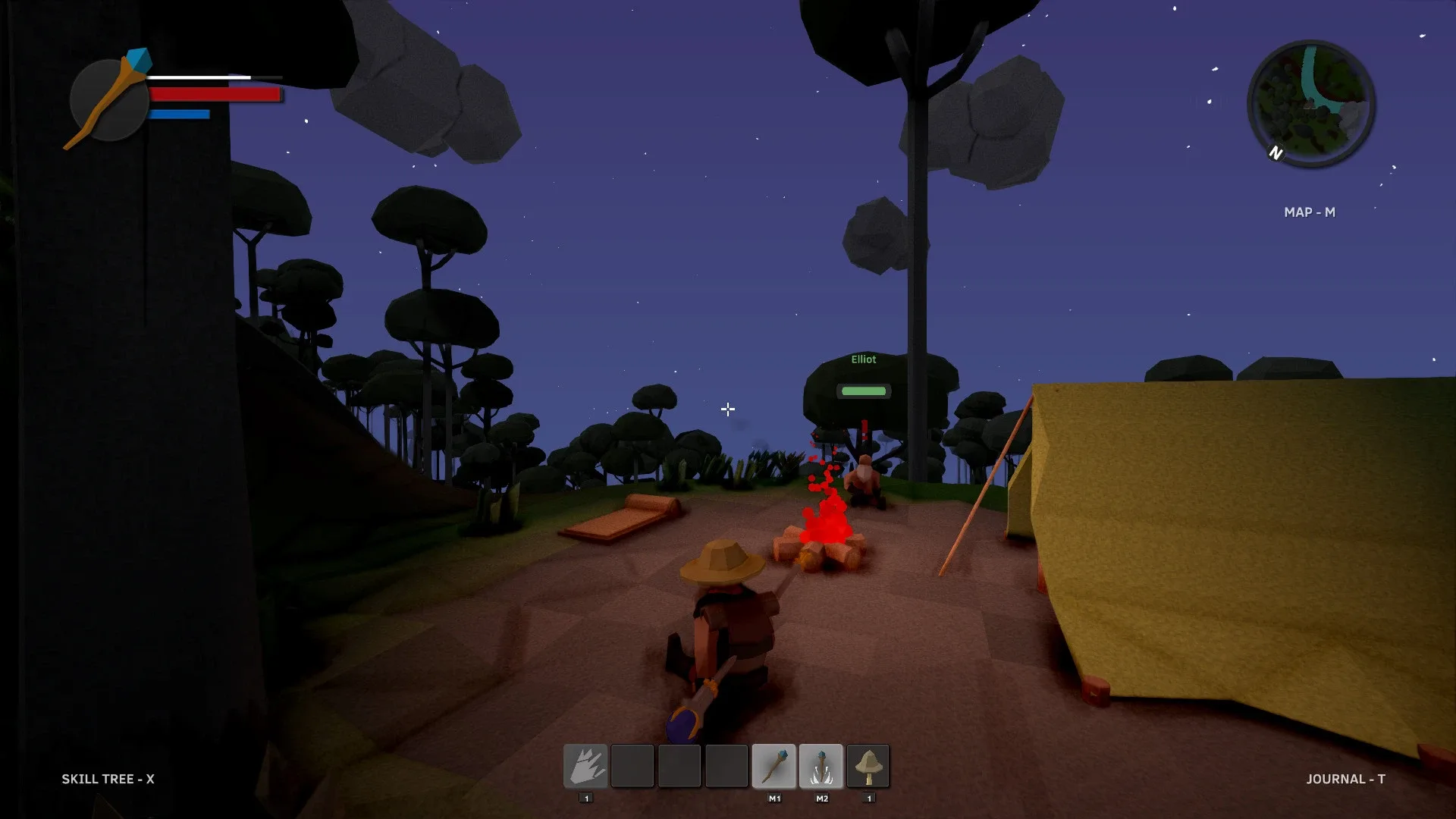Click Elliot's name tag above the campfire

863,359
